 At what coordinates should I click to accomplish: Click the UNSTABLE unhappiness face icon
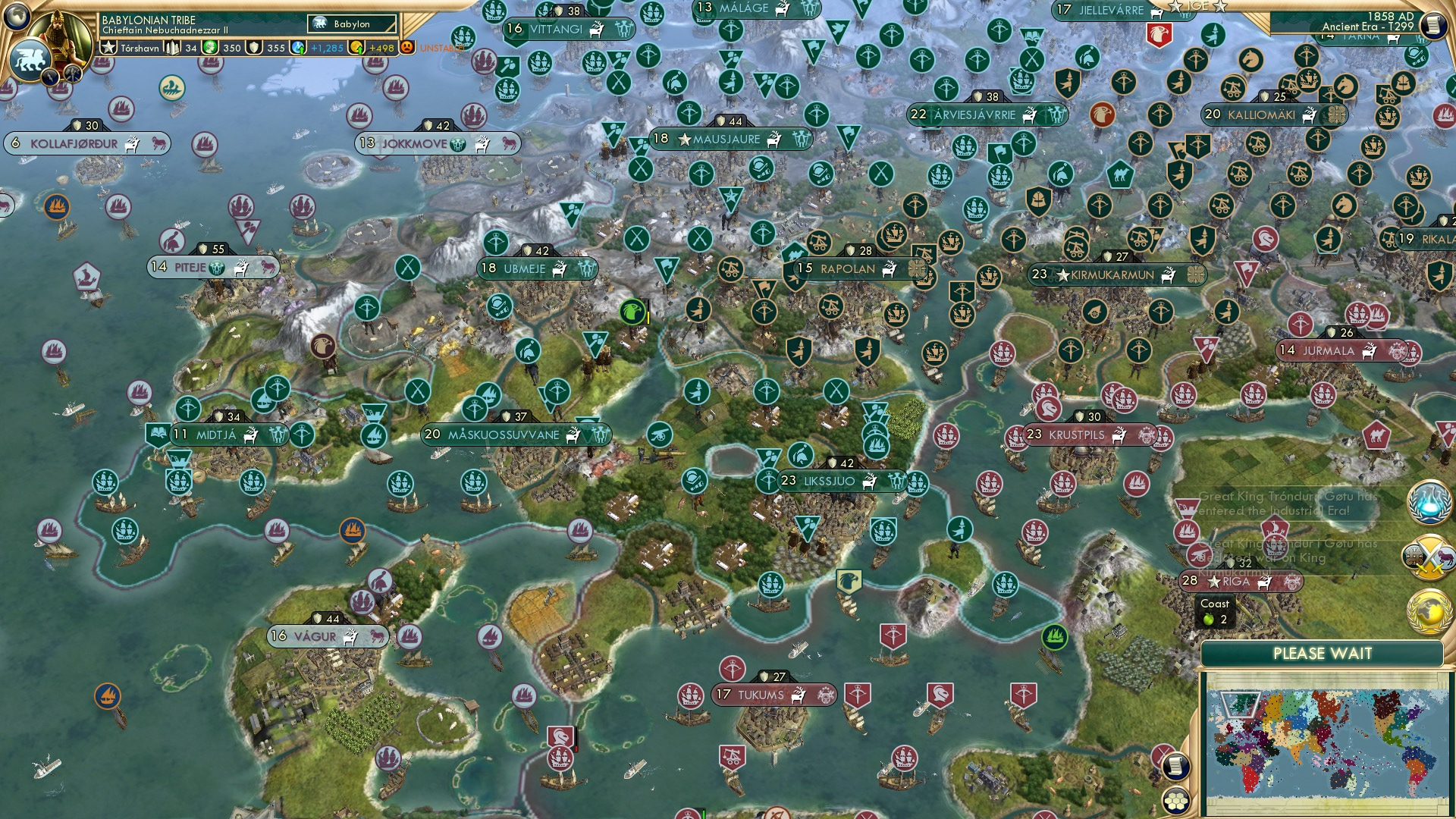(408, 49)
